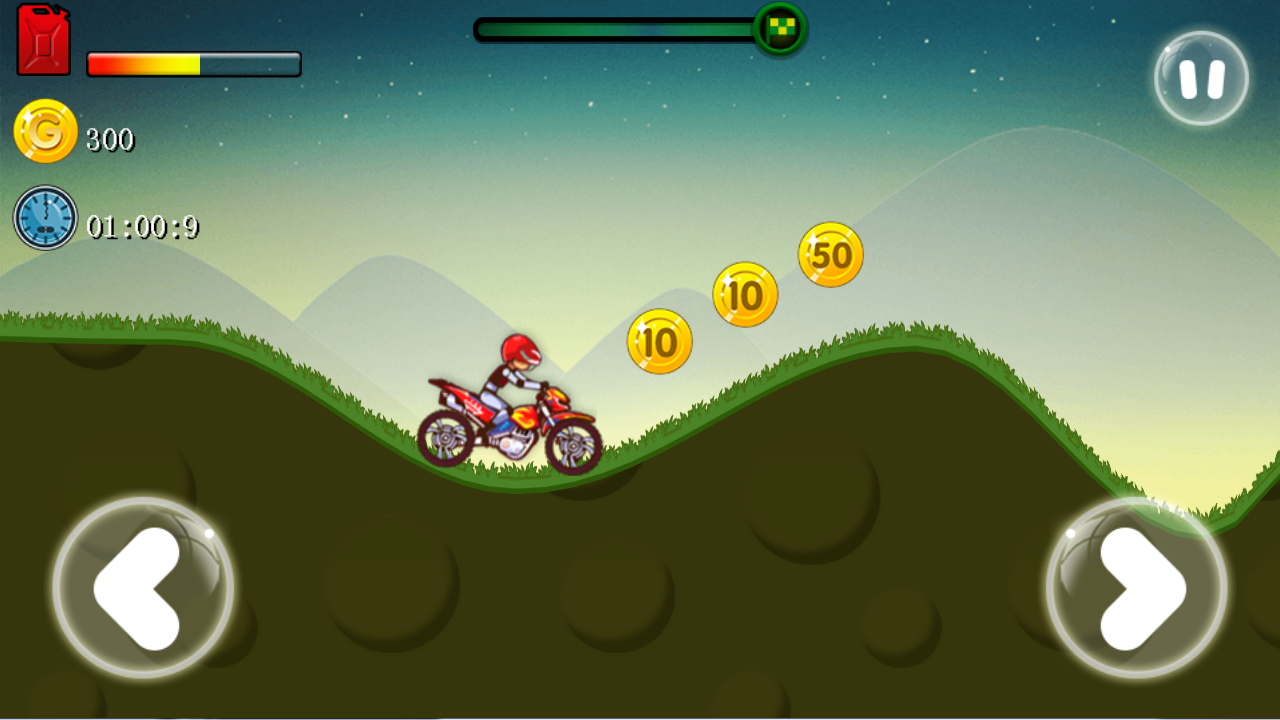Viewport: 1280px width, 720px height.
Task: Click the pause button's double bars
Action: coord(1200,79)
